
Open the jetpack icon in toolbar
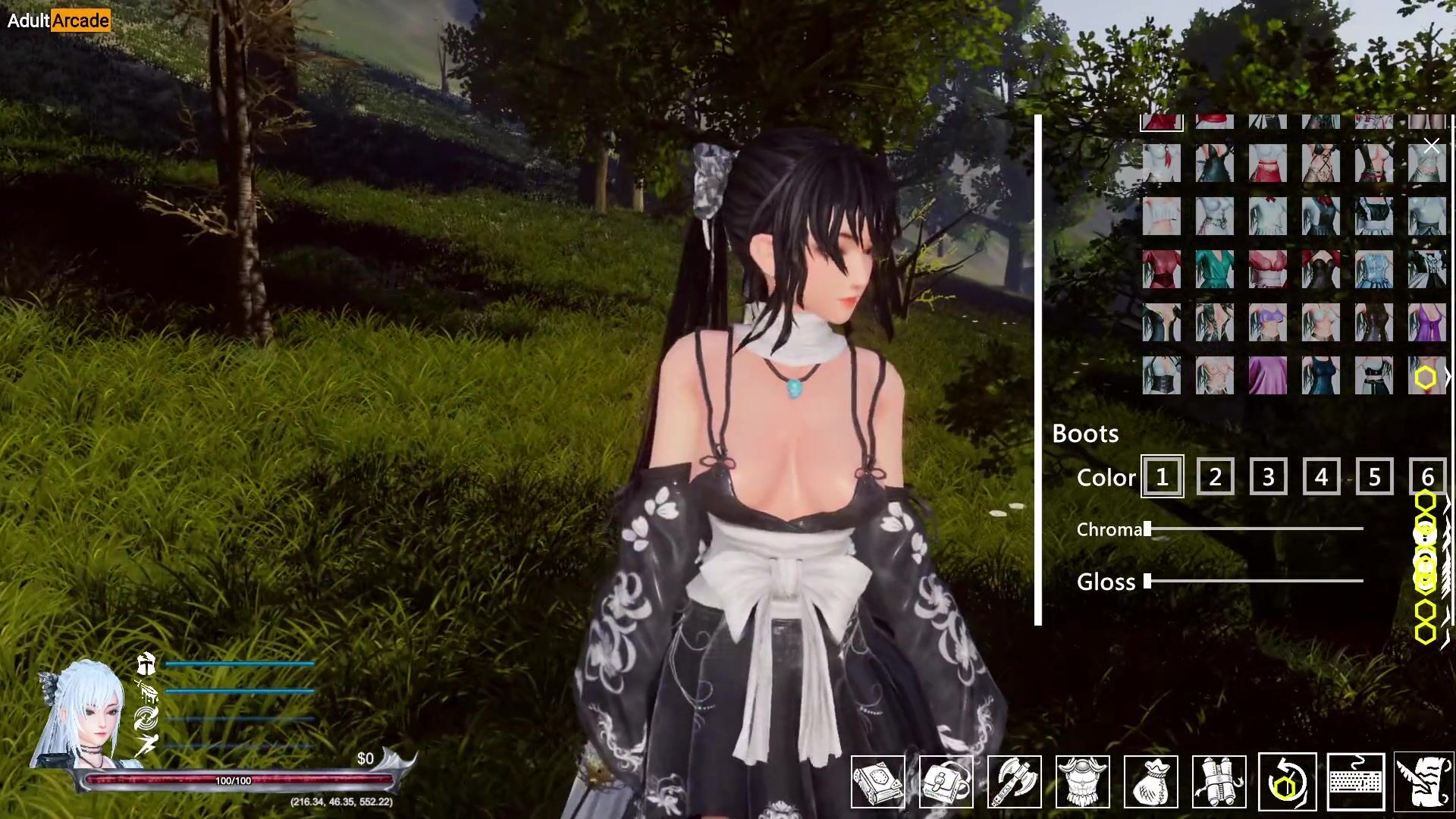[x=1219, y=782]
